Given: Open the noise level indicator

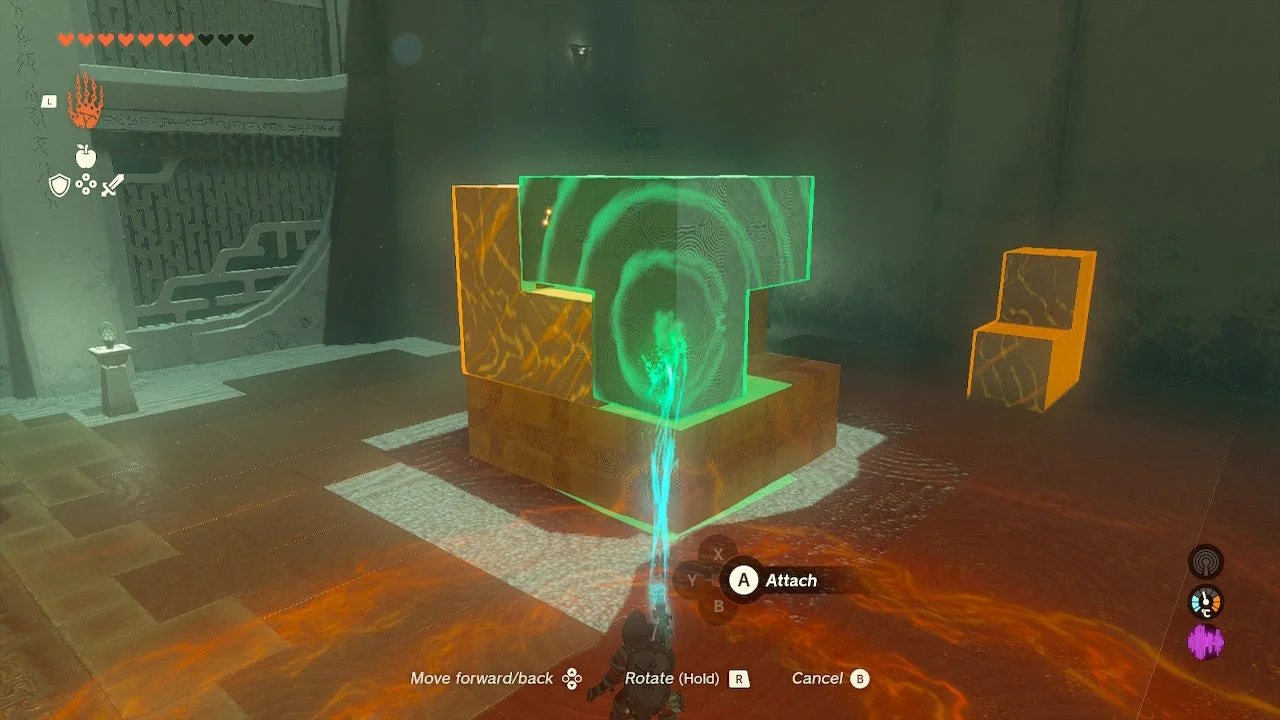Looking at the screenshot, I should pyautogui.click(x=1206, y=561).
